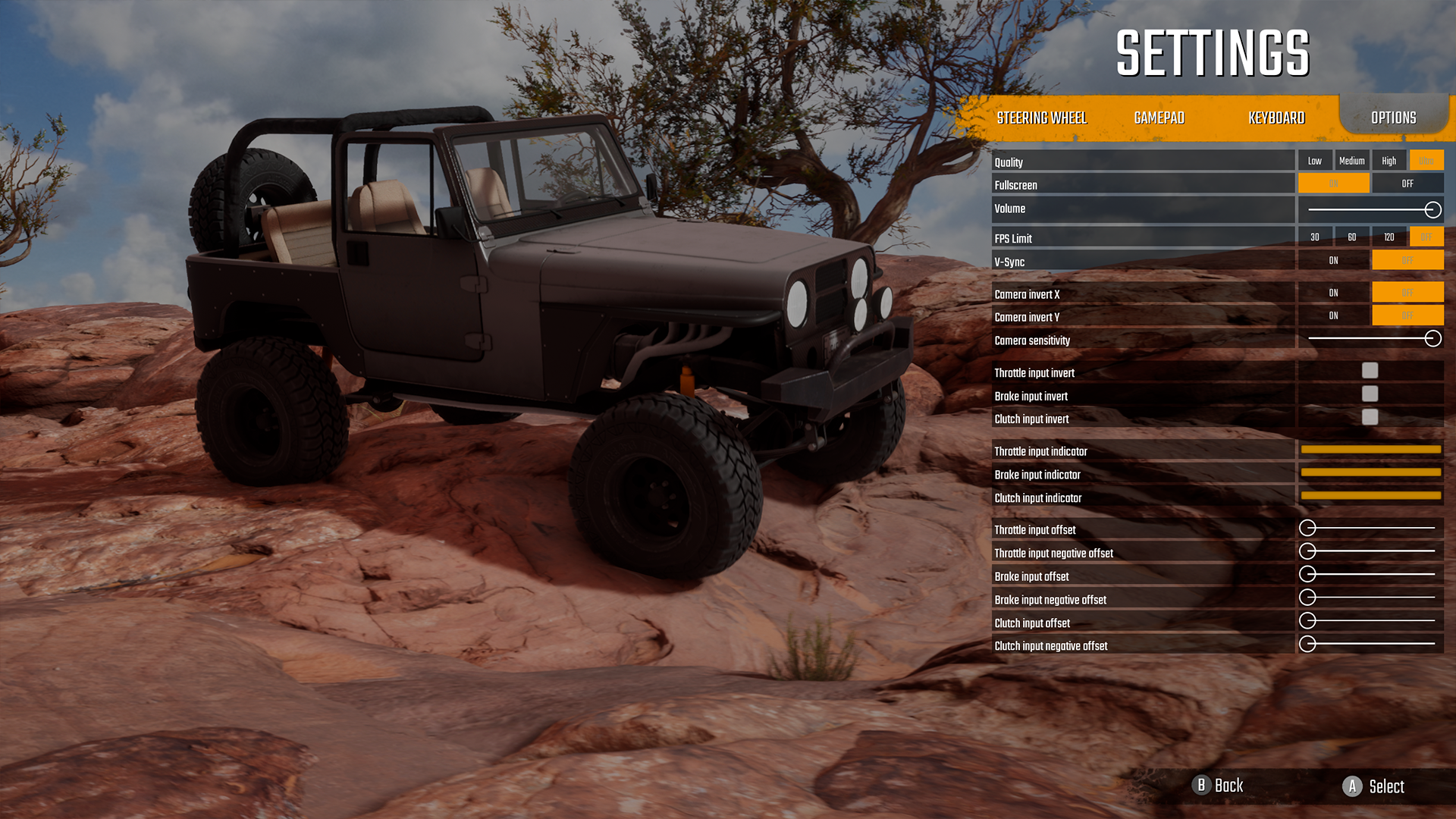The width and height of the screenshot is (1456, 819).
Task: Set Quality to High
Action: (1389, 161)
